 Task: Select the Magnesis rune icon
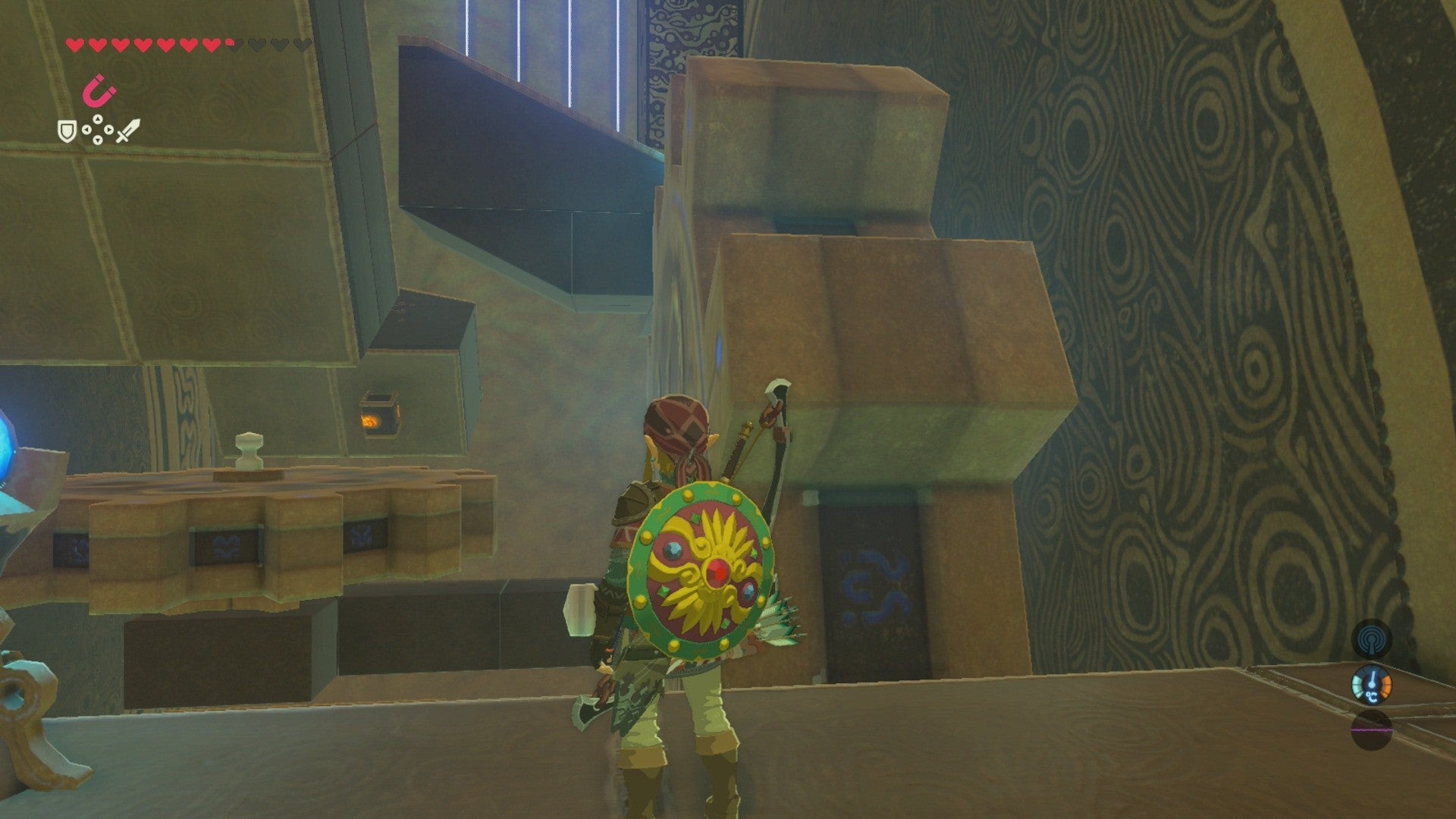click(x=98, y=91)
